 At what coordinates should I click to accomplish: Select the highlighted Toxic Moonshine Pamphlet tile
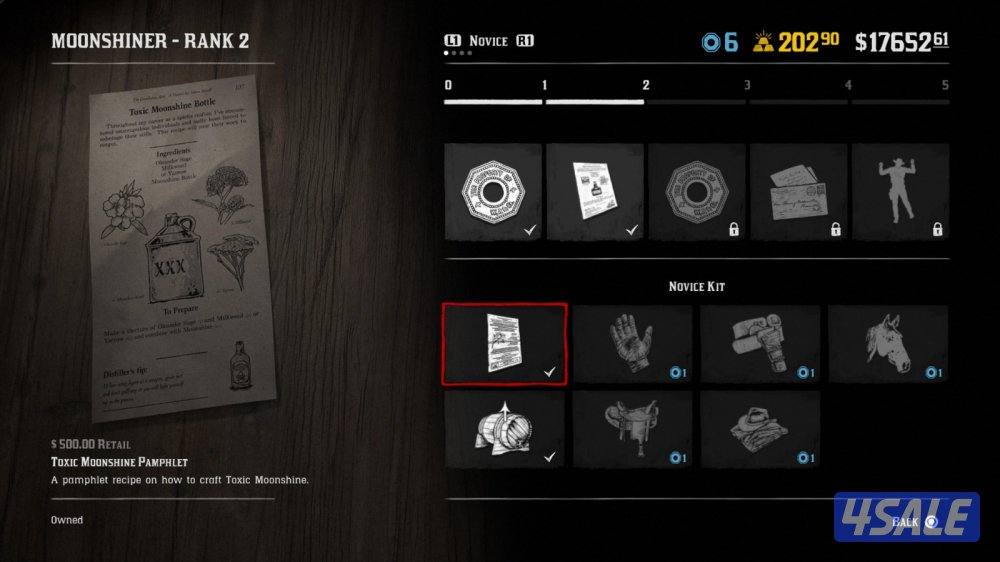click(x=505, y=344)
